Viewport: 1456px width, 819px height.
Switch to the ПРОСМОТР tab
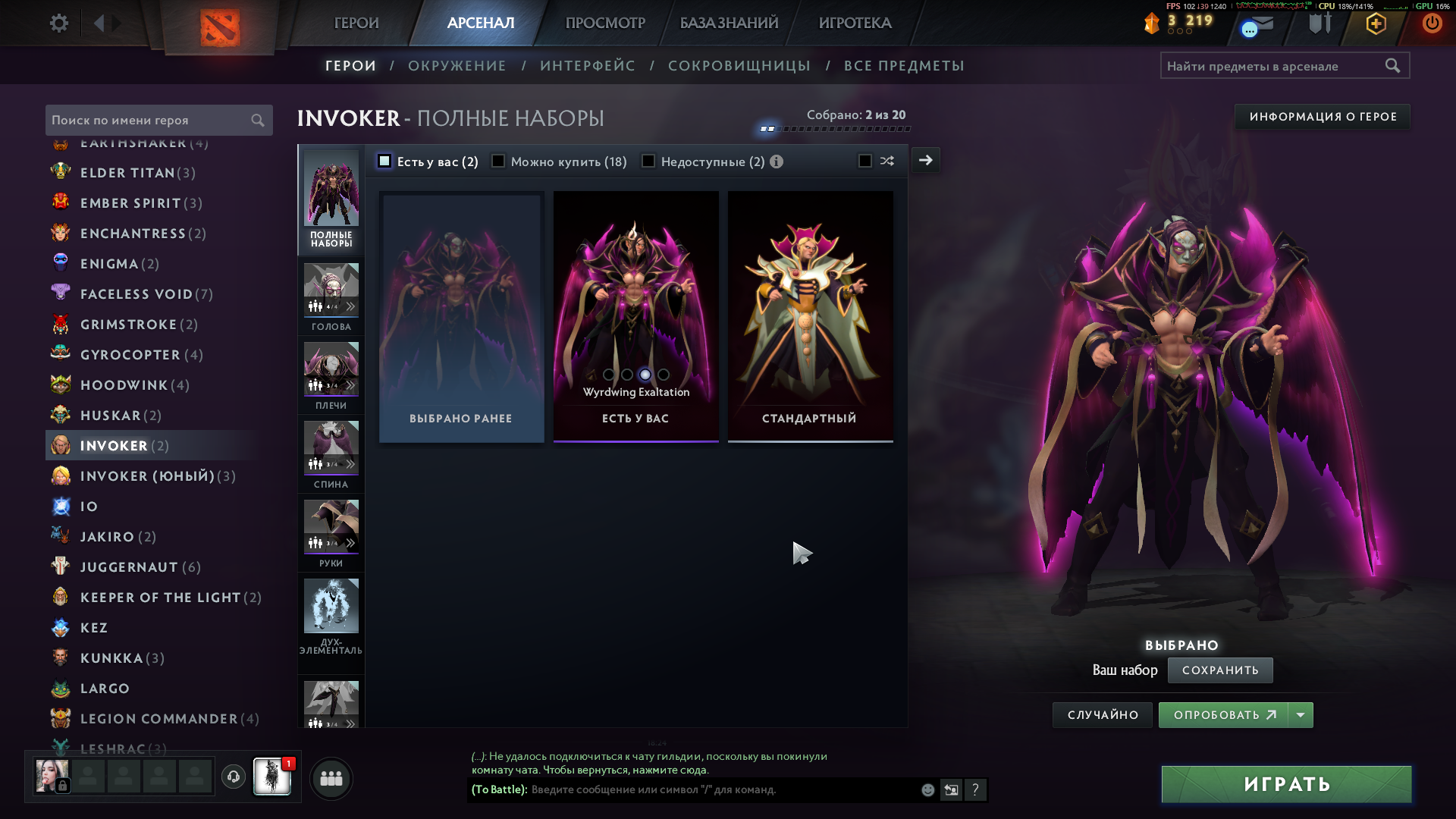click(605, 24)
